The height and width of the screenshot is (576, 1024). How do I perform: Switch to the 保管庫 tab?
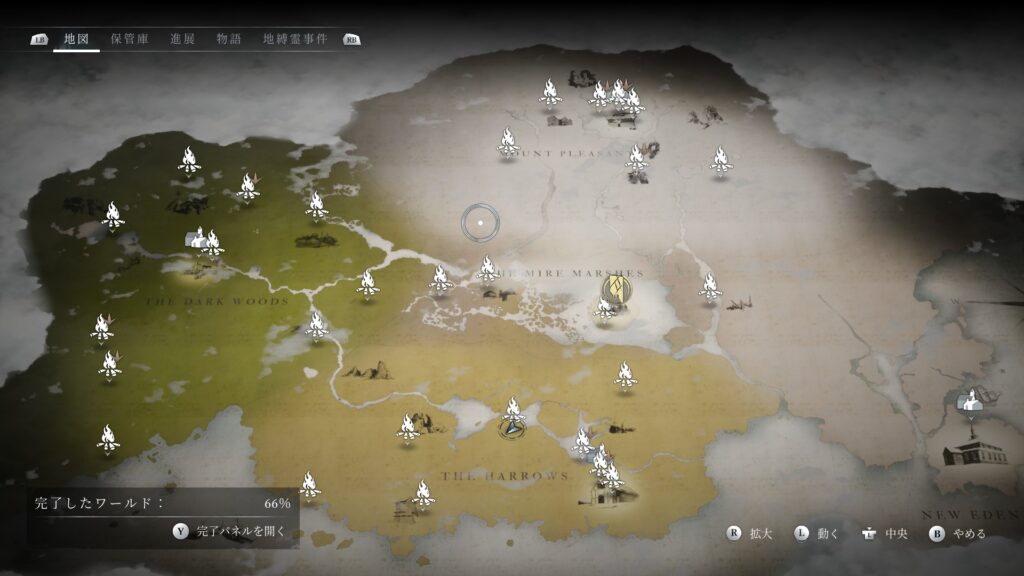[129, 39]
